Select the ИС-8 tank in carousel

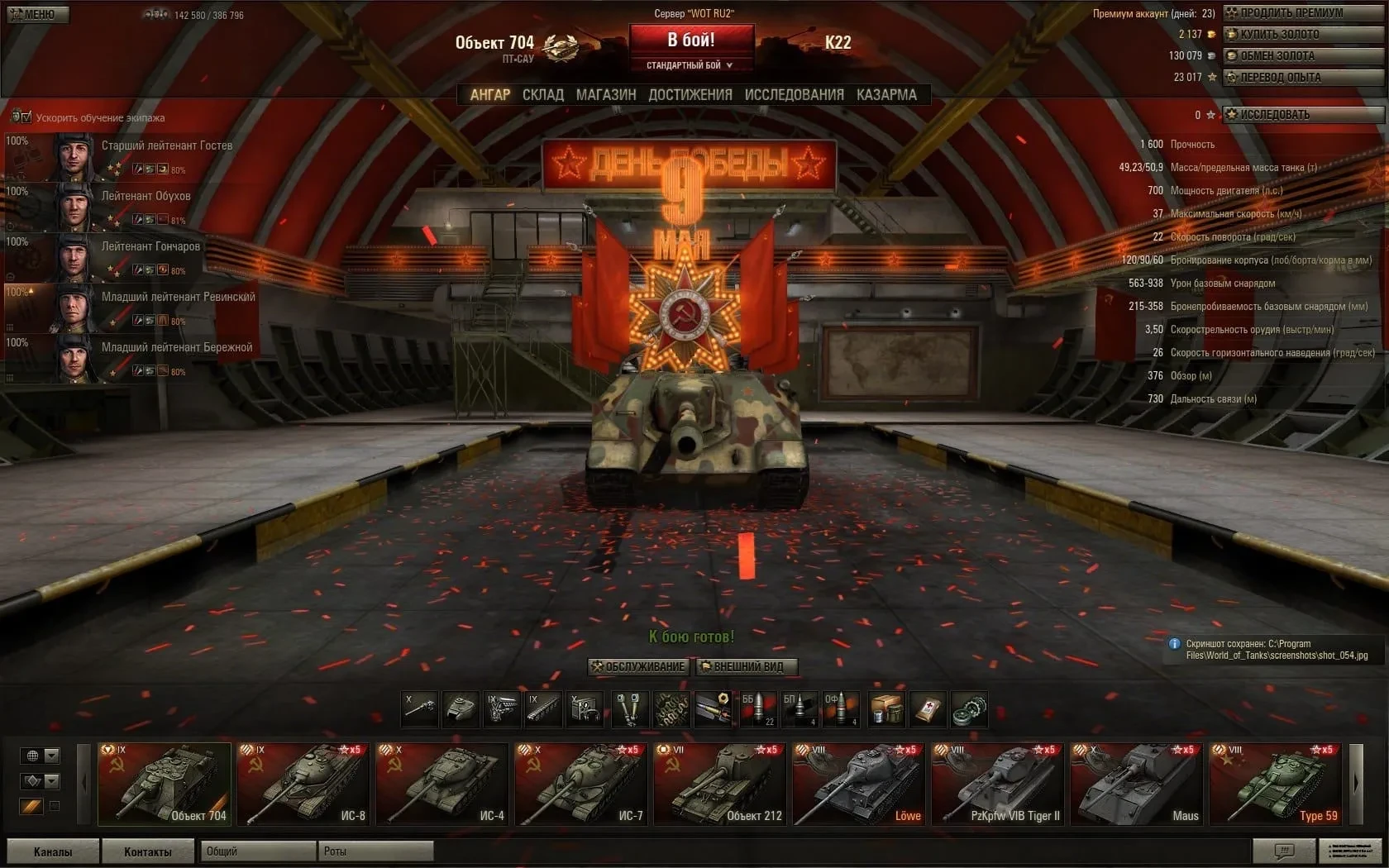[x=303, y=784]
